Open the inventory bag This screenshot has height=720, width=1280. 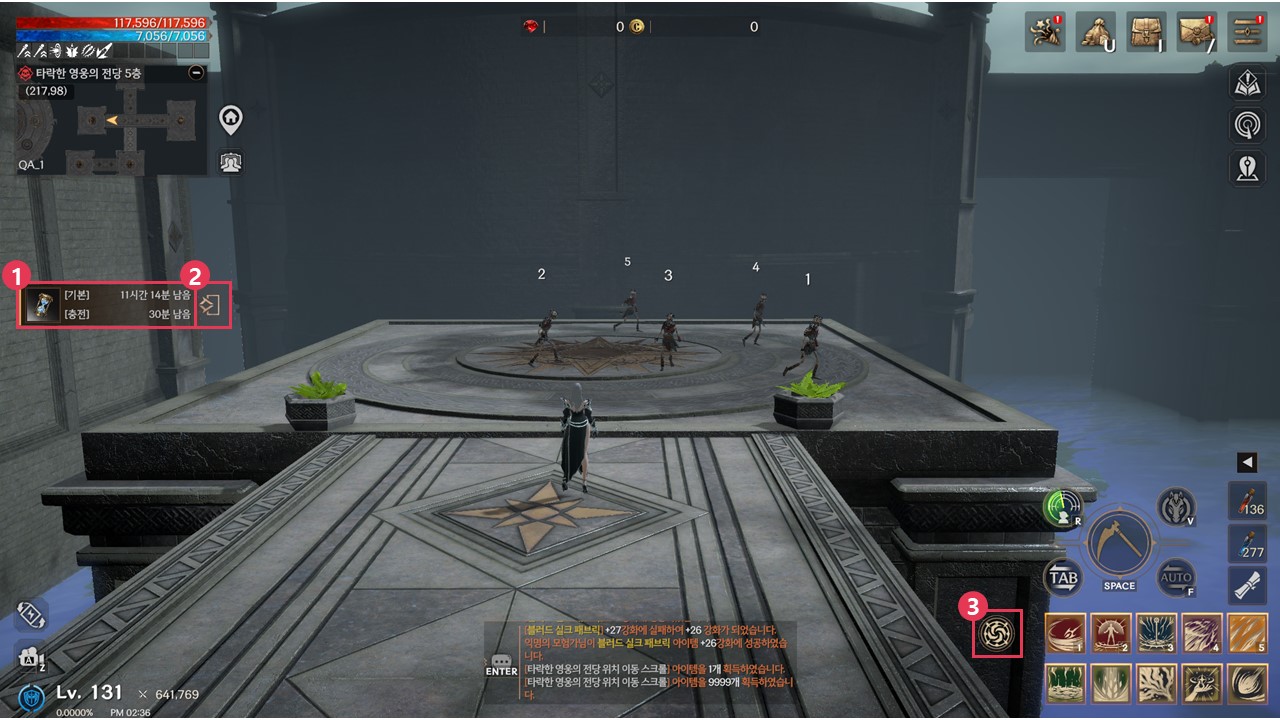coord(1147,32)
